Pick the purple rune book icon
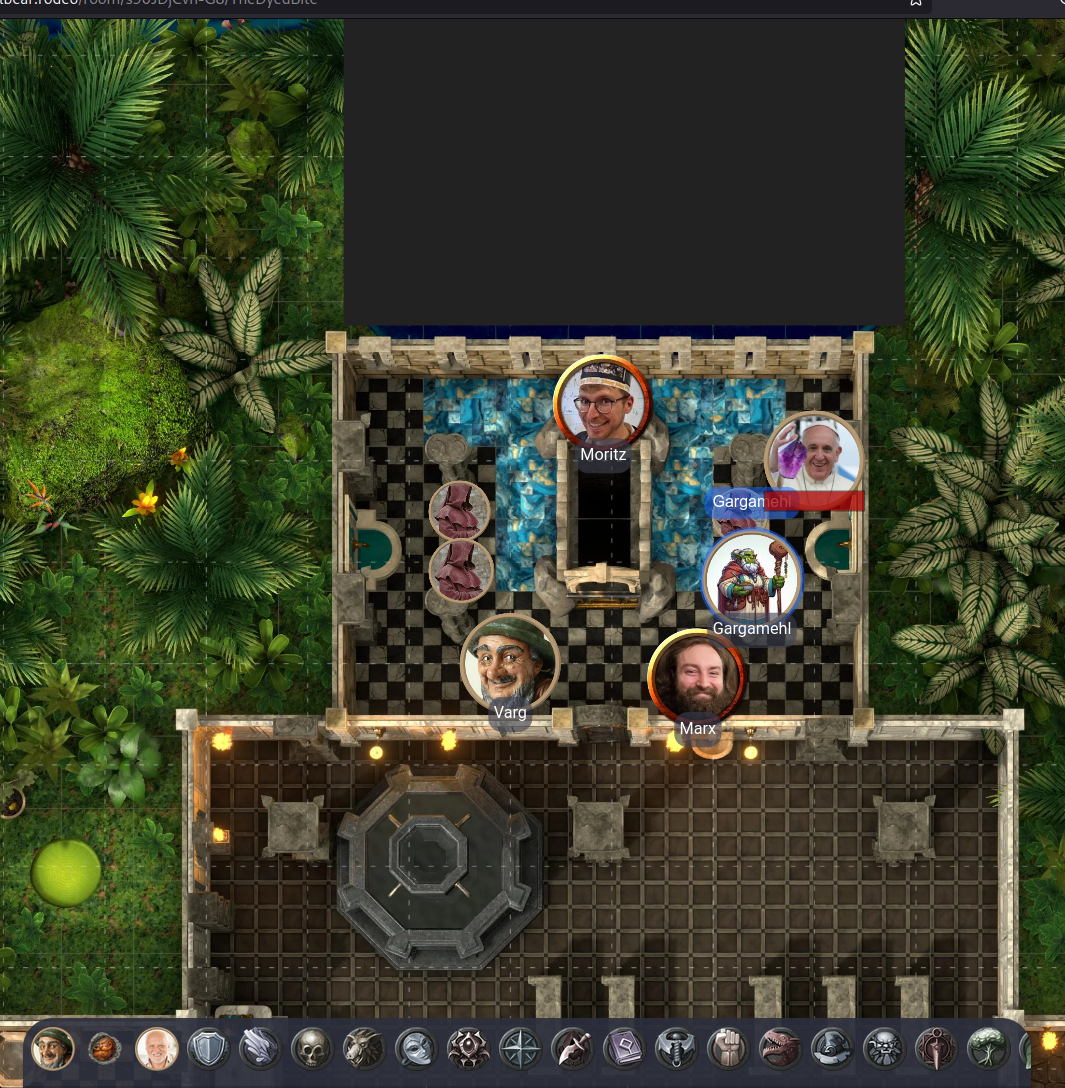 coord(624,1049)
